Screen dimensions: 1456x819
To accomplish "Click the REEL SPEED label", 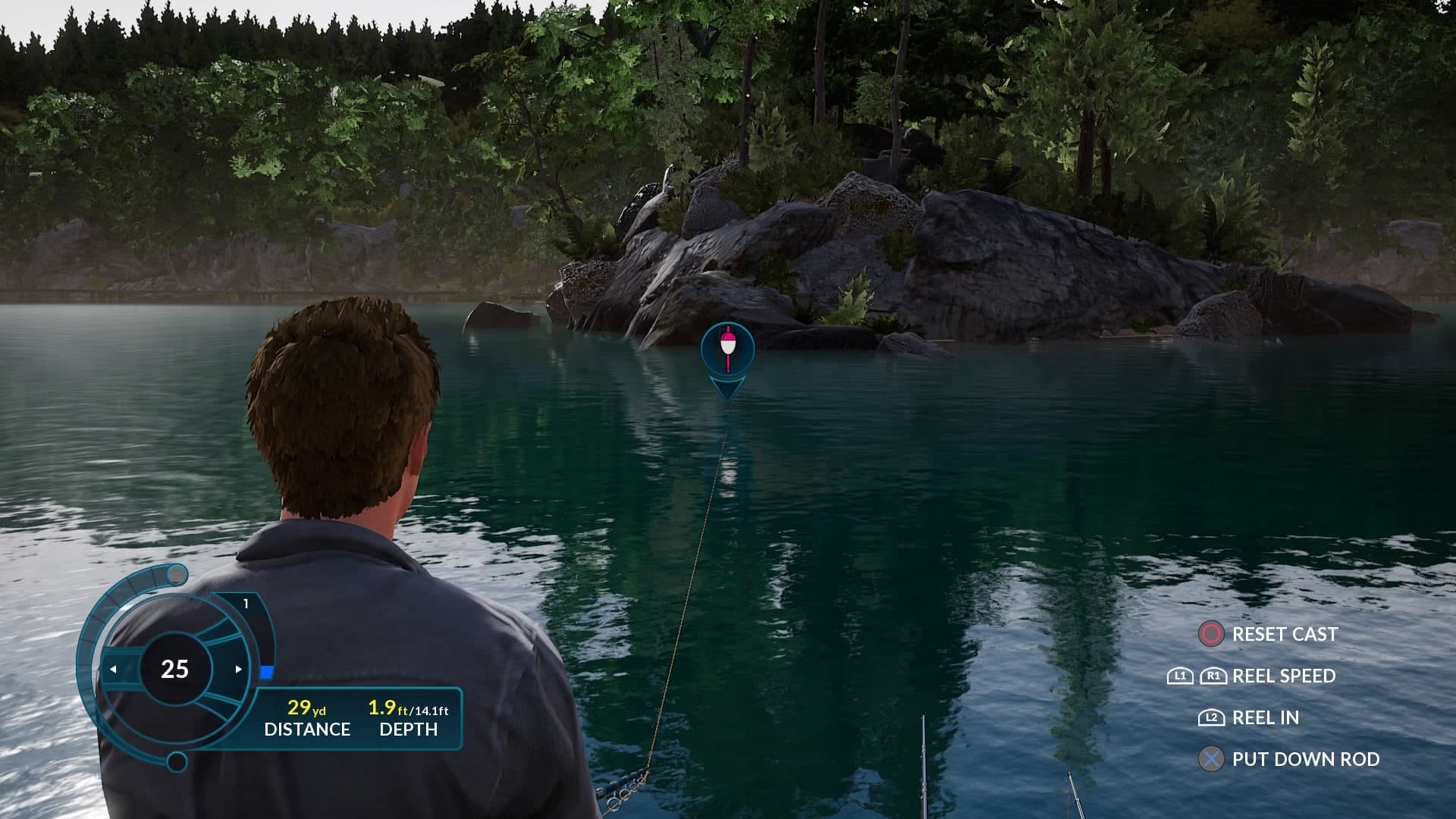I will (1285, 676).
